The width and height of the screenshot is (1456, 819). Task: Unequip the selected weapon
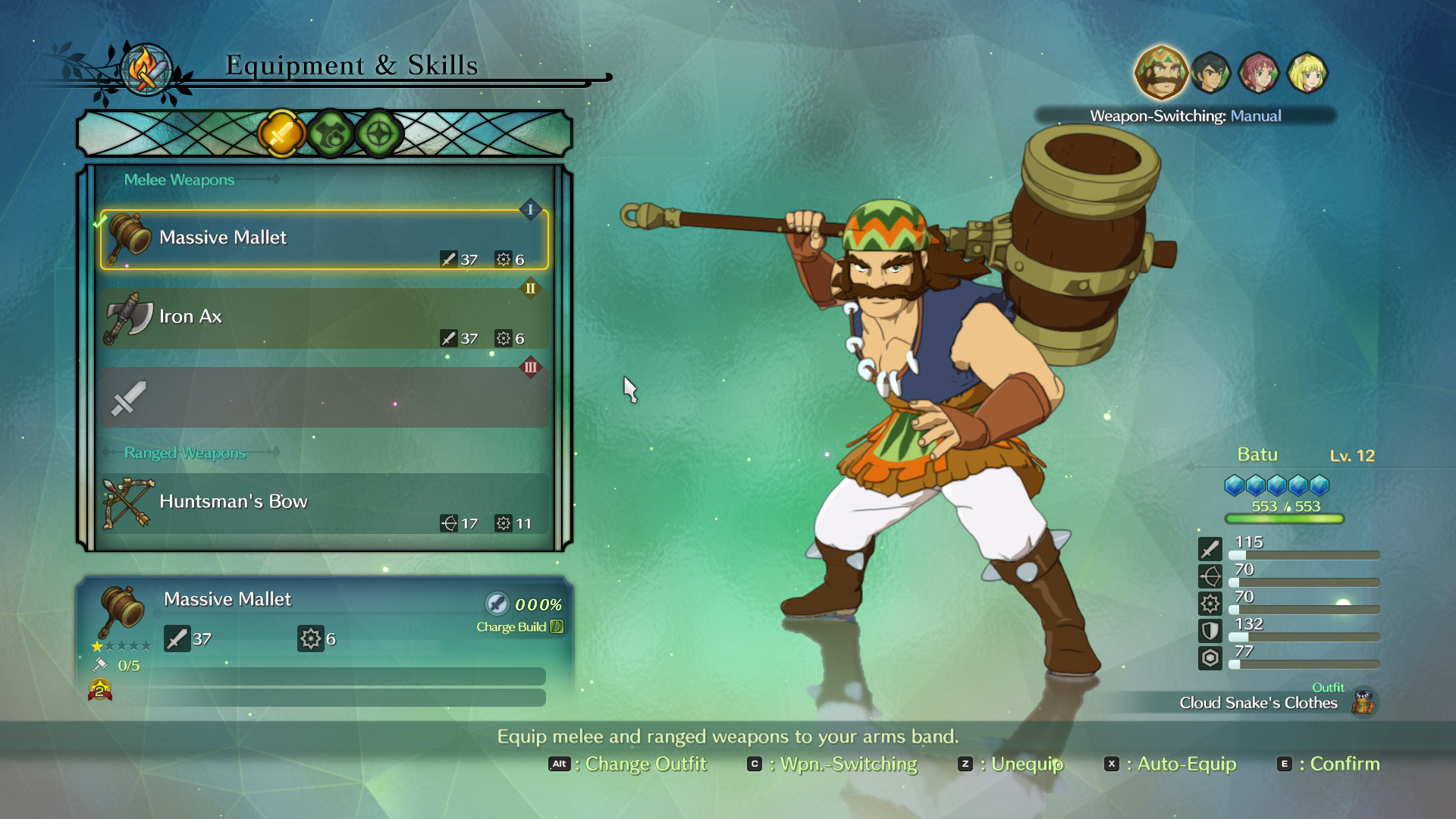[x=1011, y=764]
